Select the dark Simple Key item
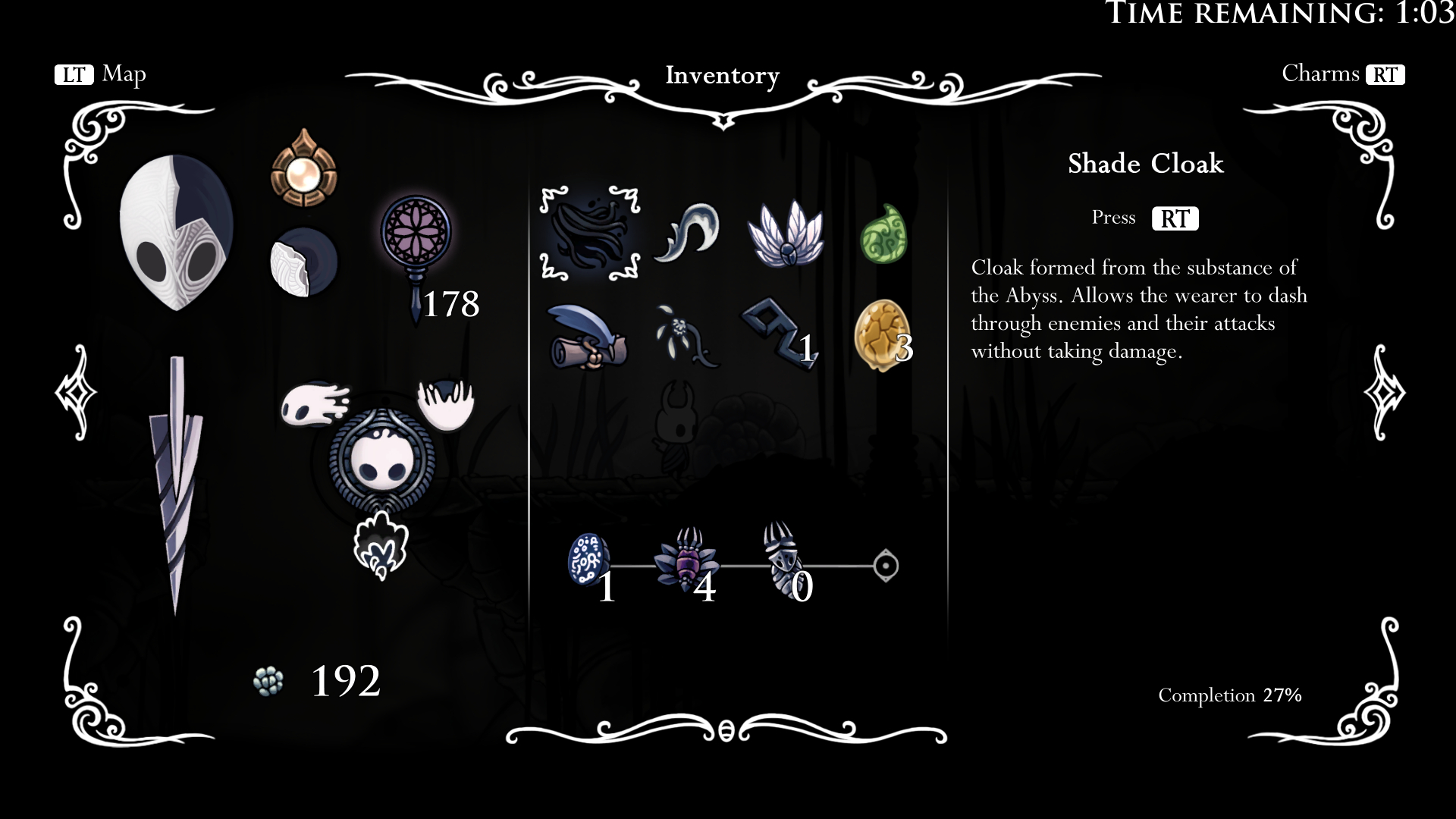 (x=781, y=334)
